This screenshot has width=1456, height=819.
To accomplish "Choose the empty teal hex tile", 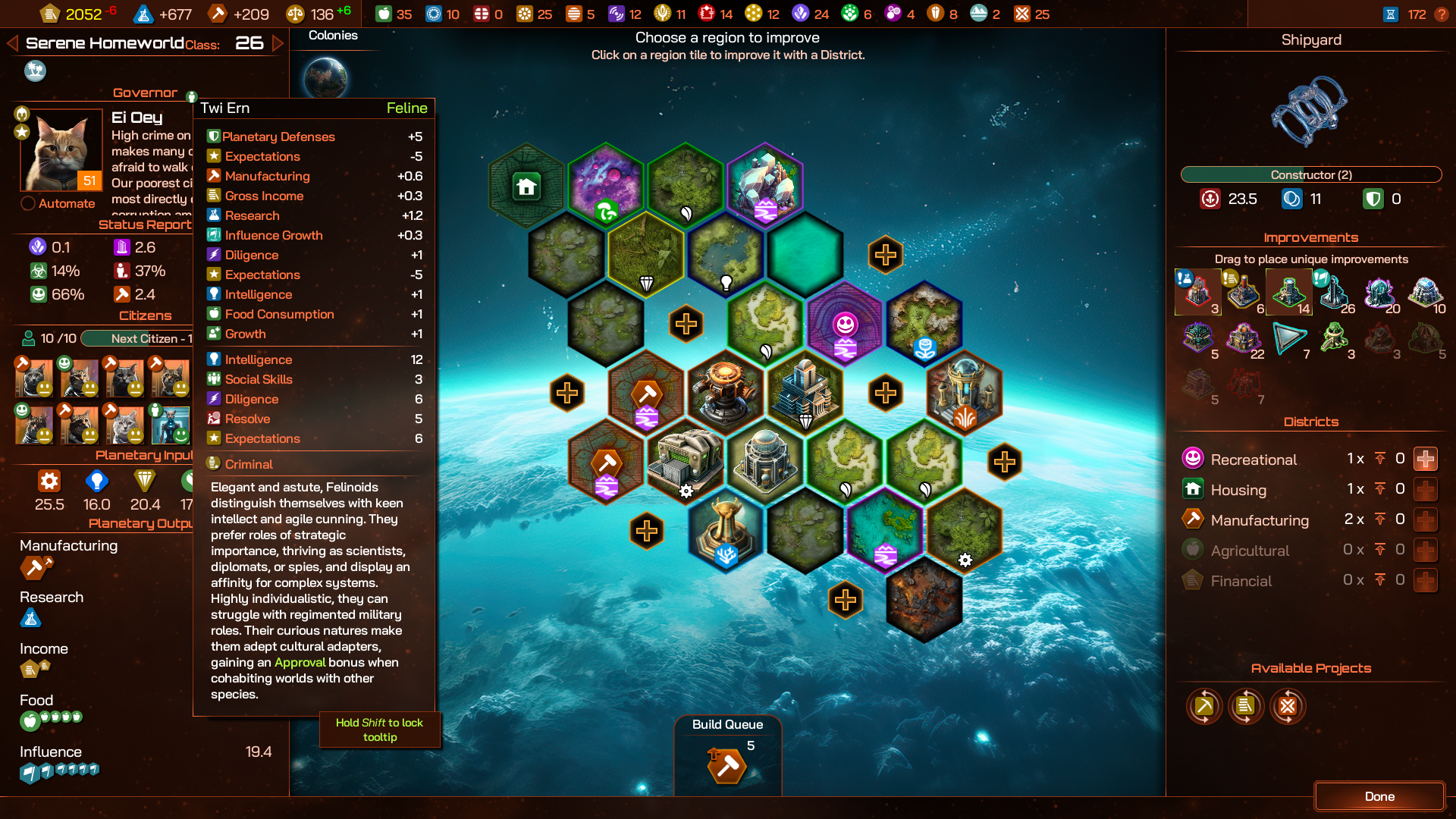I will pyautogui.click(x=805, y=254).
